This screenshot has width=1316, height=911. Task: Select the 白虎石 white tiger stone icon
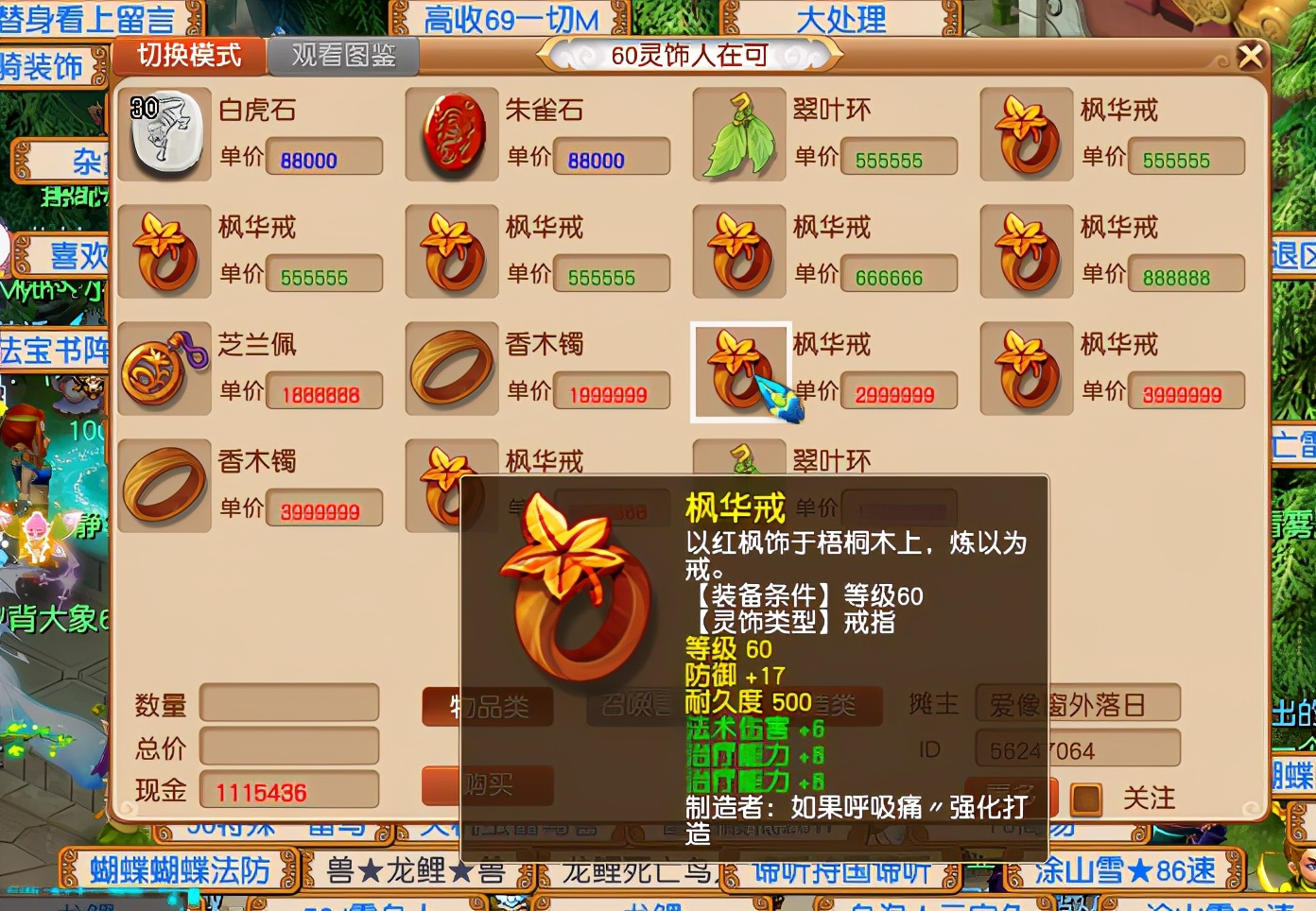point(164,134)
